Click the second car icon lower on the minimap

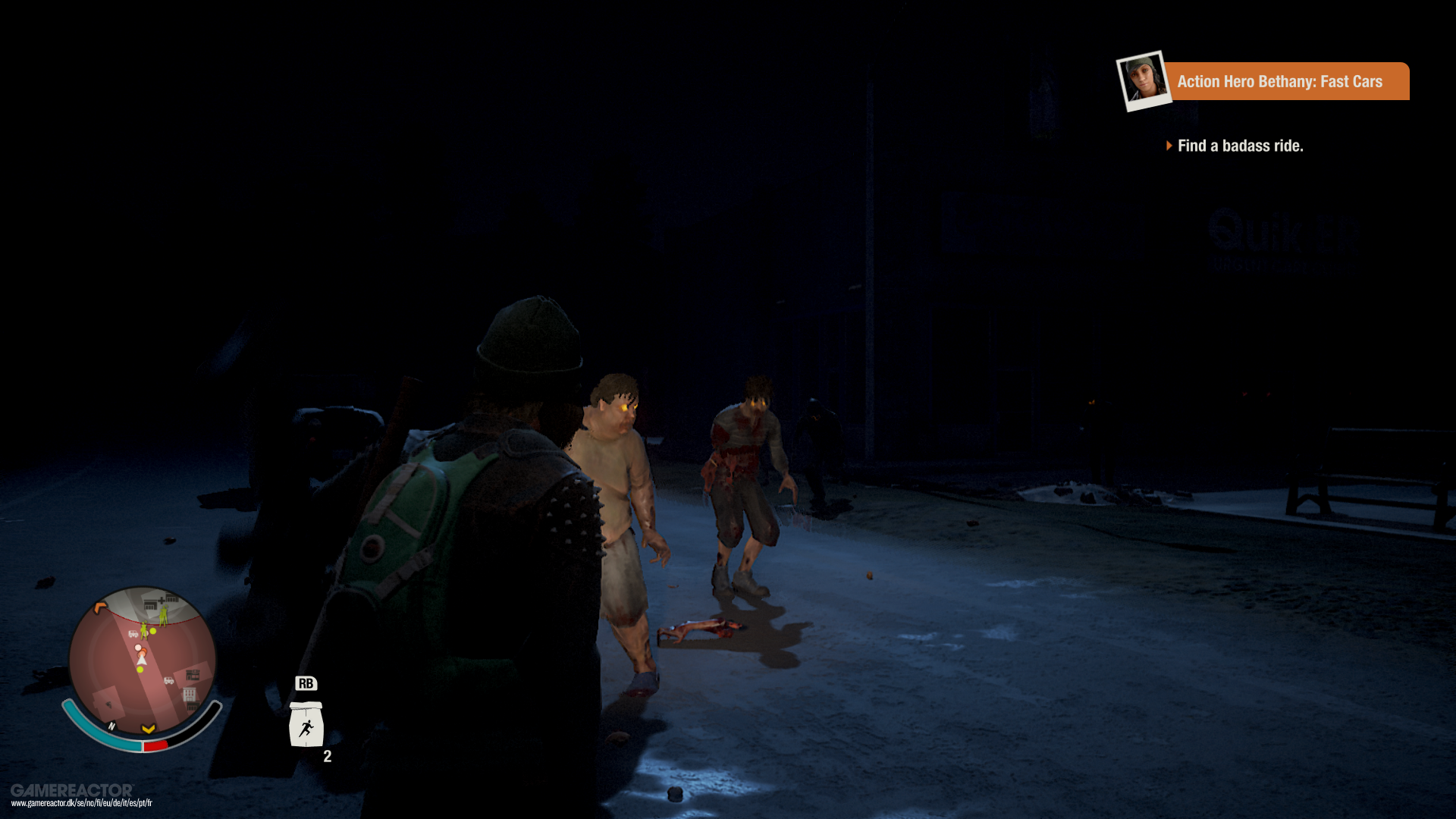[168, 680]
